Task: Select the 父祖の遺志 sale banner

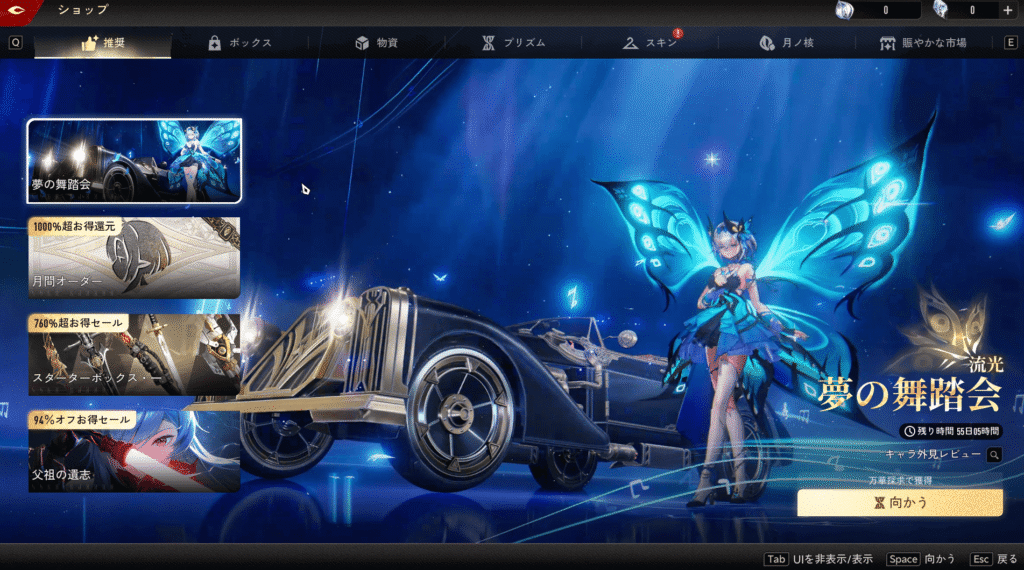Action: [134, 450]
